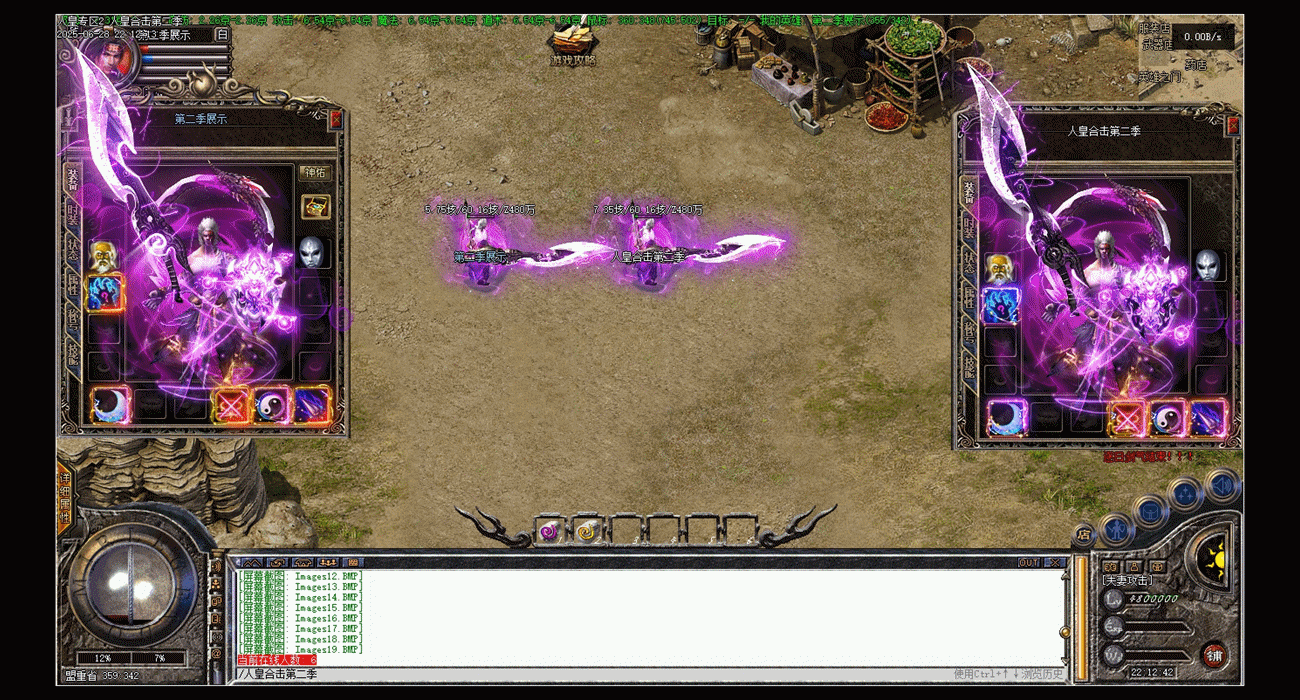1300x700 pixels.
Task: Use the golden swirl hotbar item
Action: coord(587,531)
